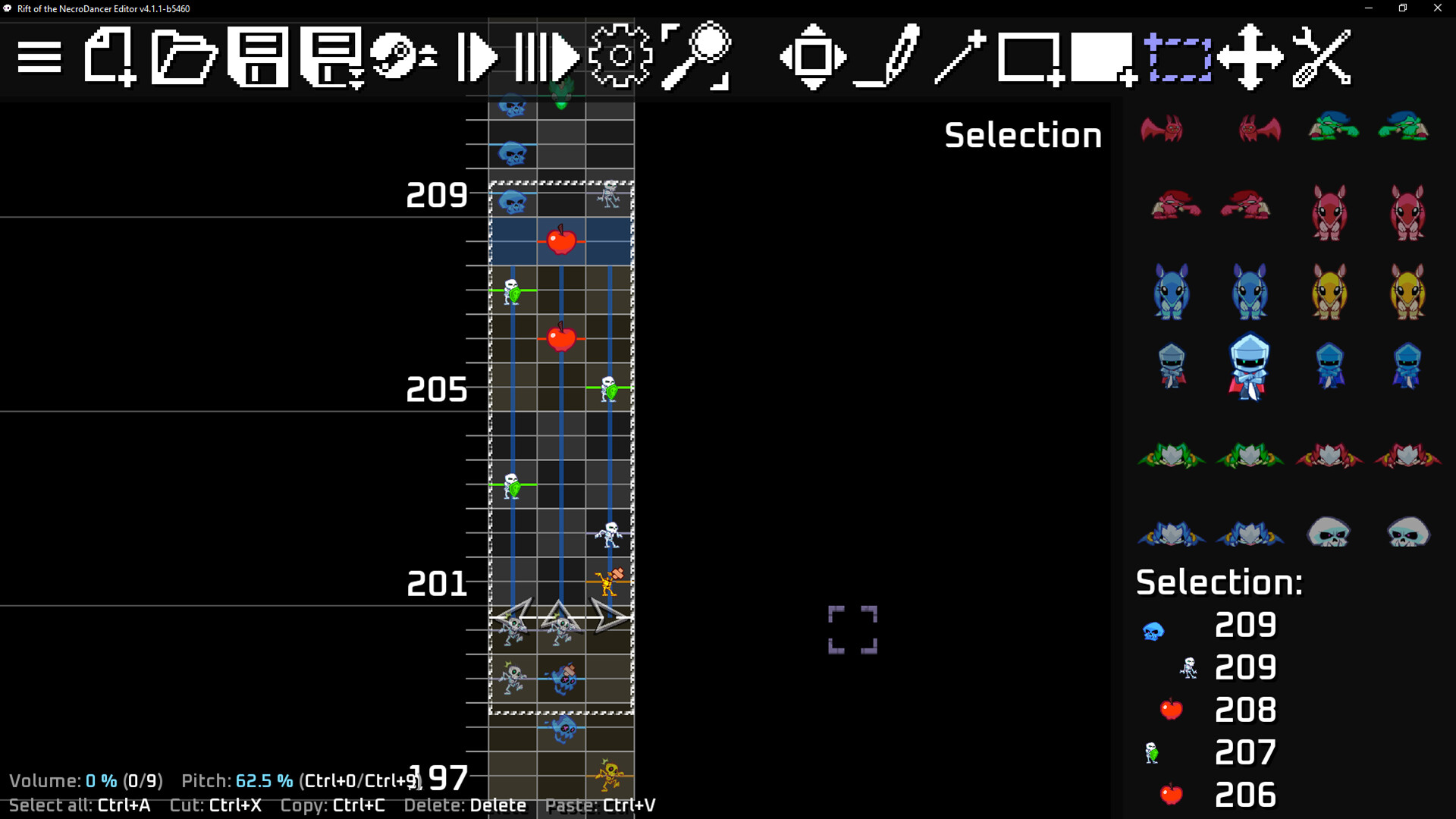
Task: Select the white knight enemy in palette
Action: (x=1248, y=366)
